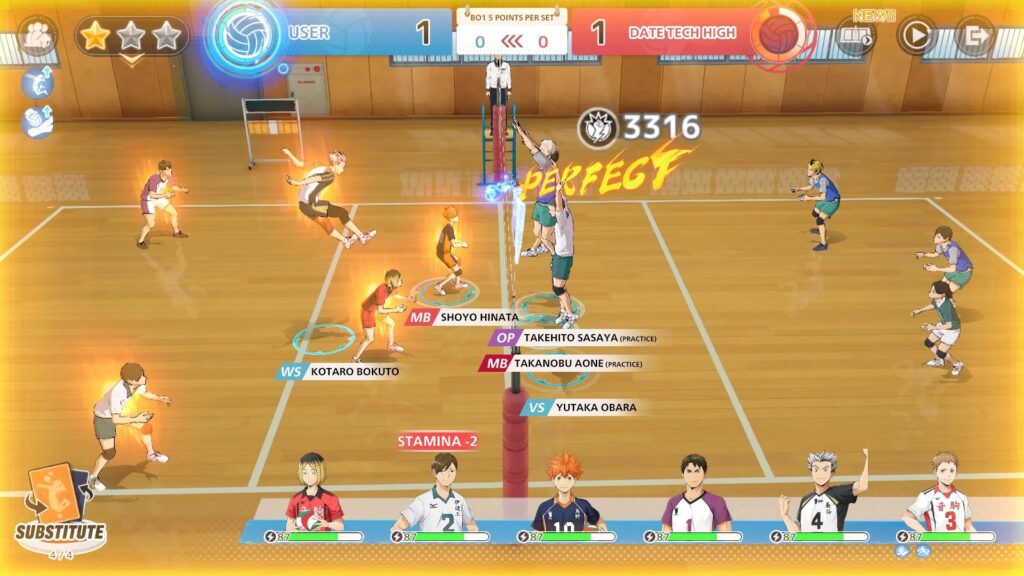Open the court view icon marked NEW

(855, 35)
